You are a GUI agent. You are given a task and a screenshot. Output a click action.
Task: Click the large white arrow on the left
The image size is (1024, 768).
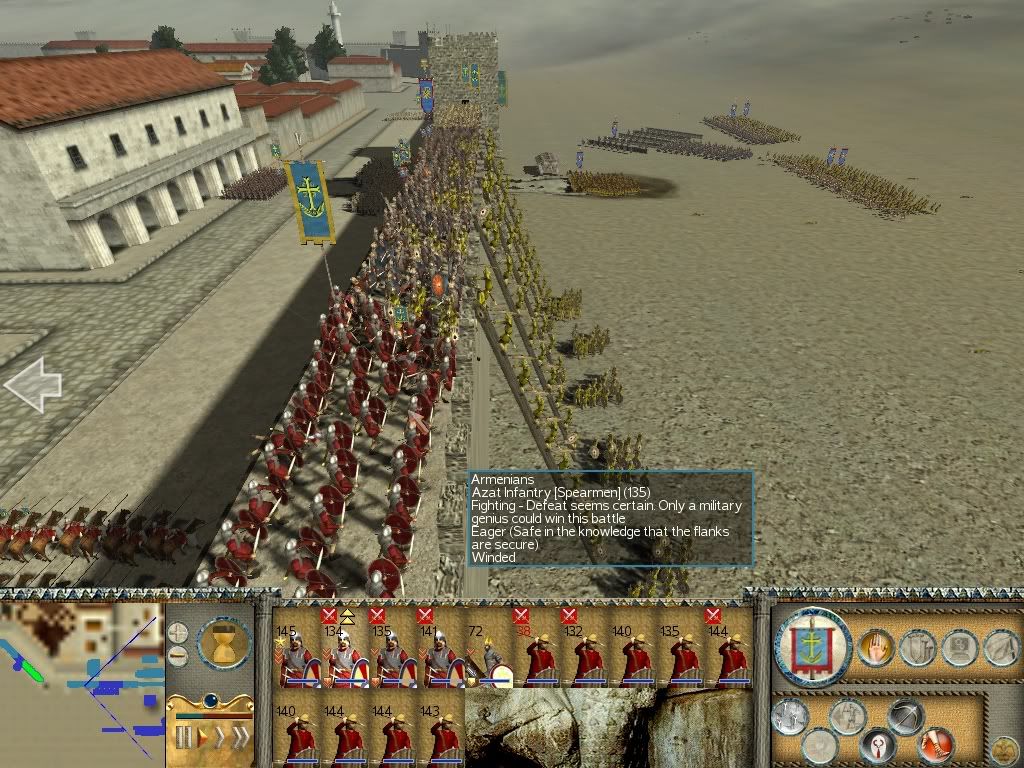[33, 385]
